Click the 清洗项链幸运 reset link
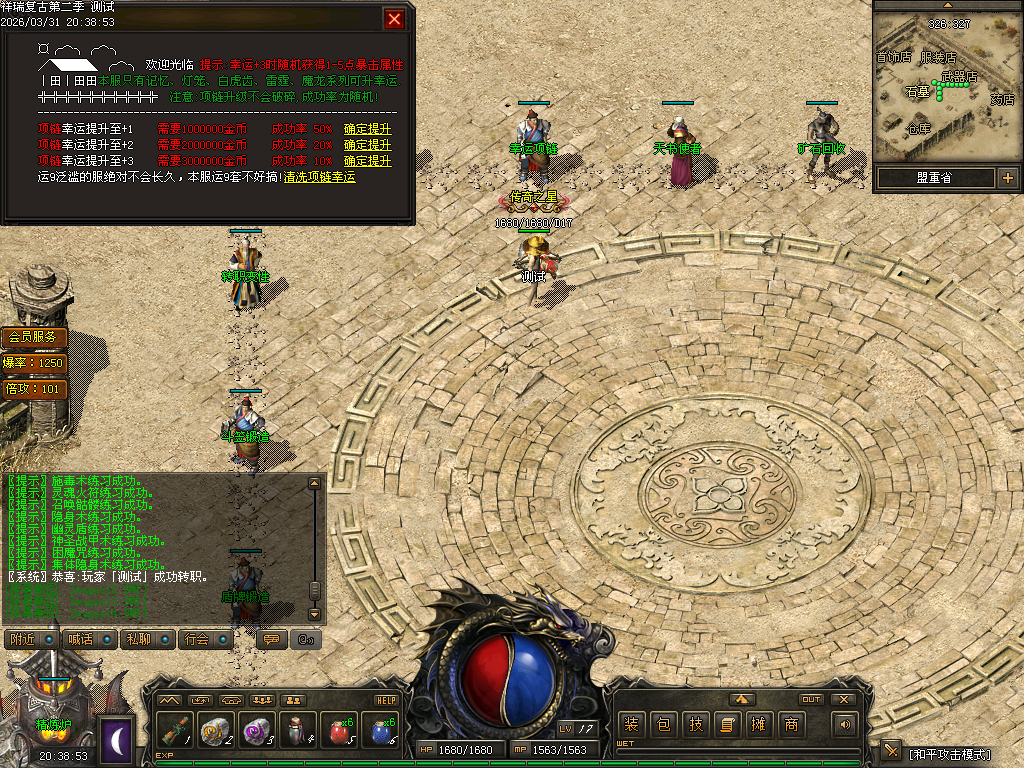1024x768 pixels. pos(319,176)
